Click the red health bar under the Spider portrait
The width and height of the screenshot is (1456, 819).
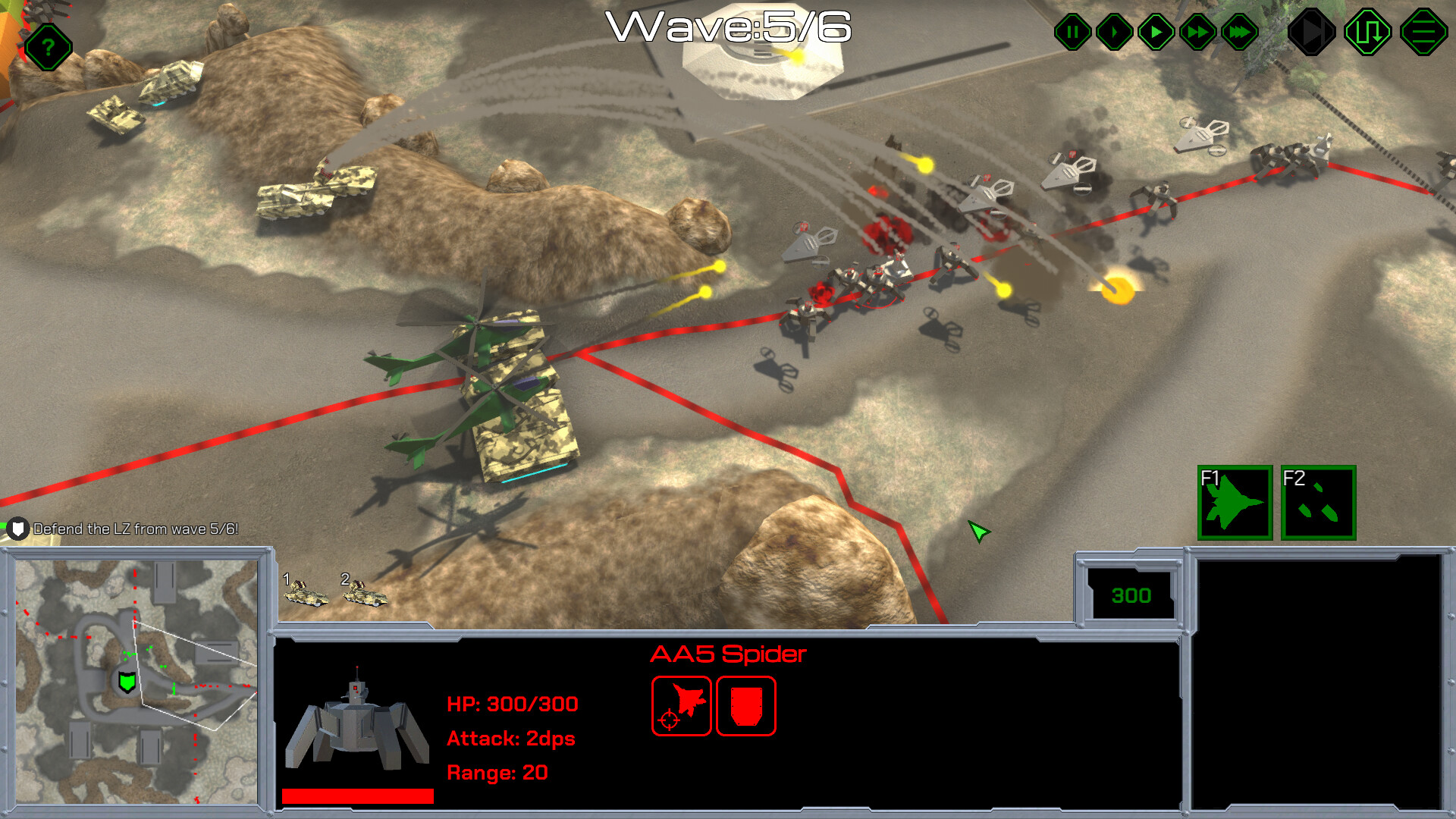click(356, 796)
